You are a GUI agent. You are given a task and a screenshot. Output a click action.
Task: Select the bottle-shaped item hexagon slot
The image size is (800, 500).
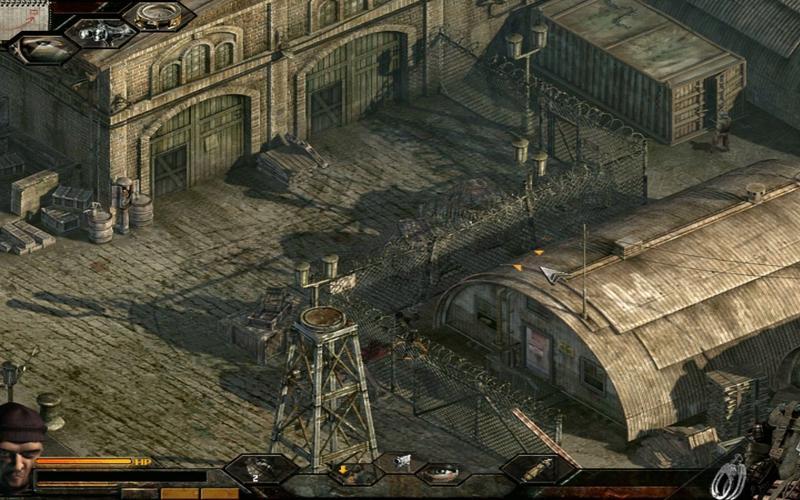(x=538, y=469)
